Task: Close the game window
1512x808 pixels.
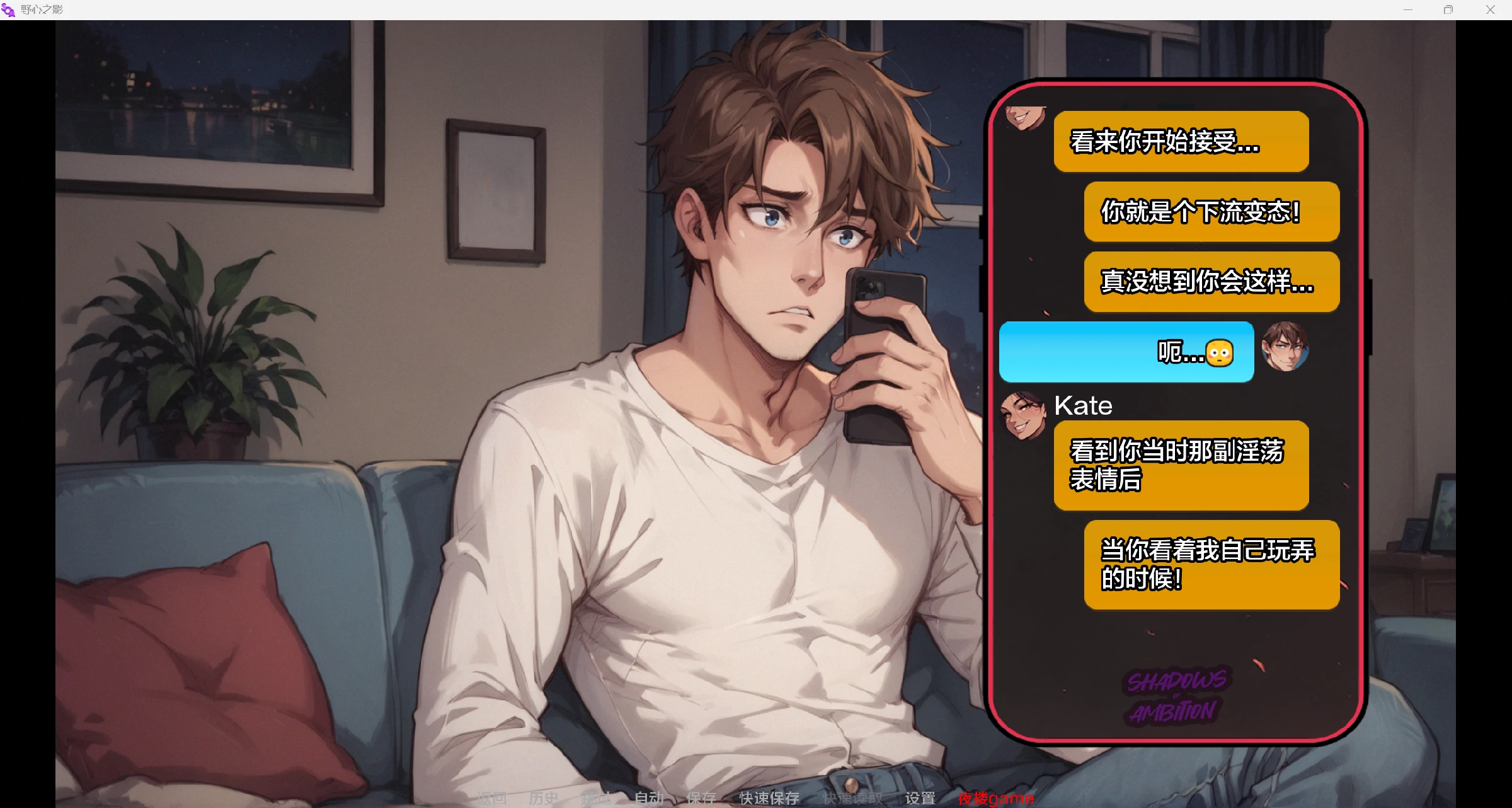Action: click(x=1490, y=9)
